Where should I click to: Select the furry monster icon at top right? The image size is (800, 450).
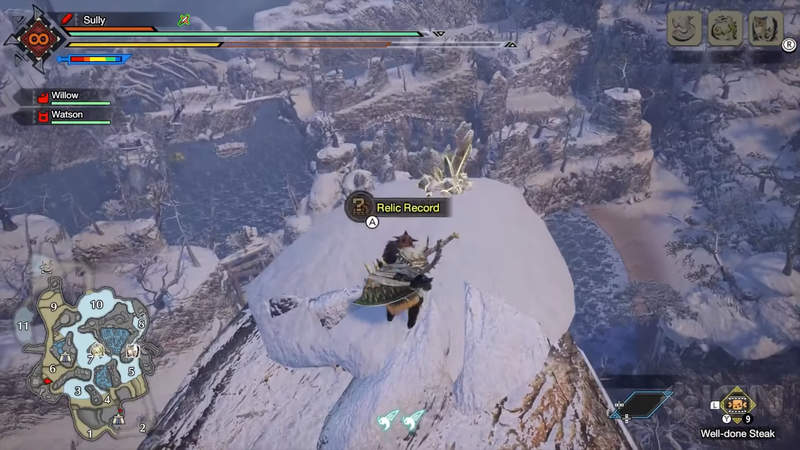(765, 28)
